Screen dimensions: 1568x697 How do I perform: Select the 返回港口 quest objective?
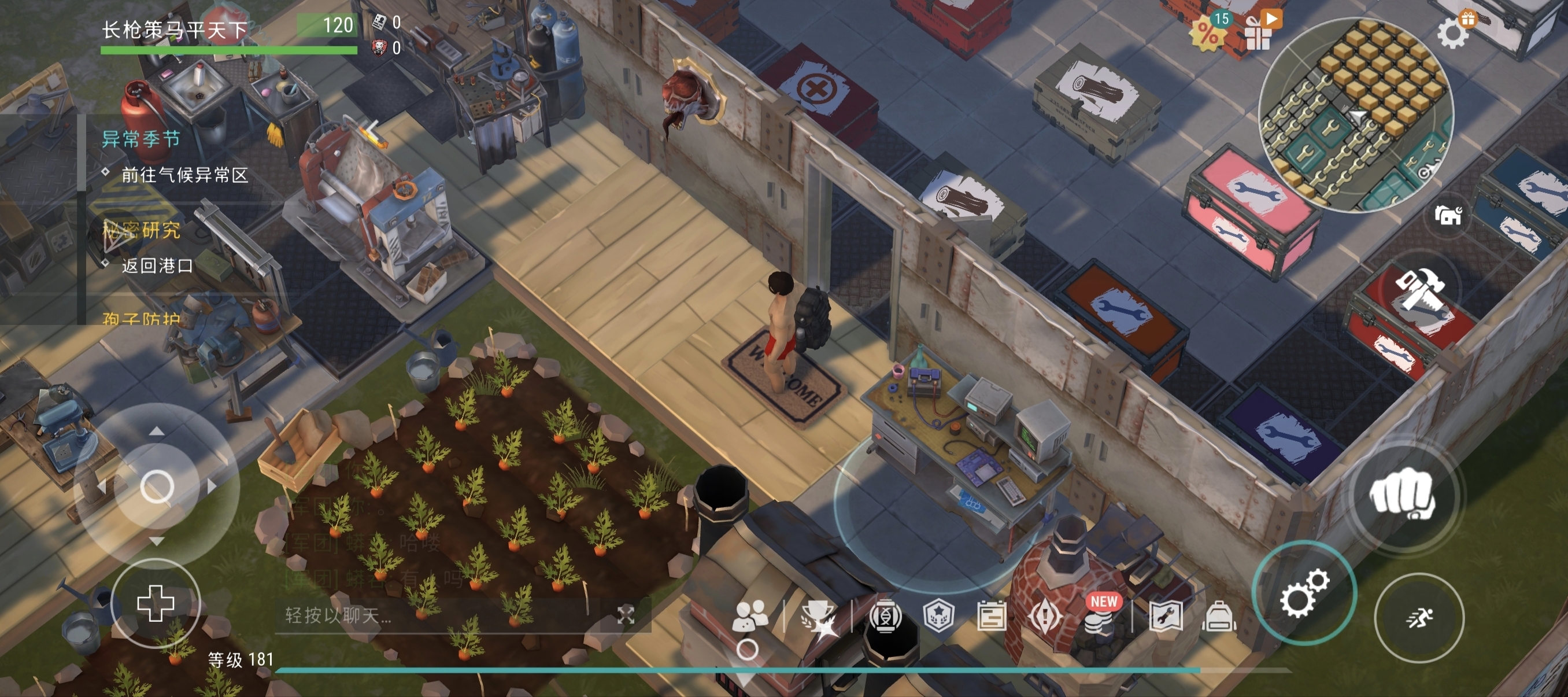click(x=157, y=265)
